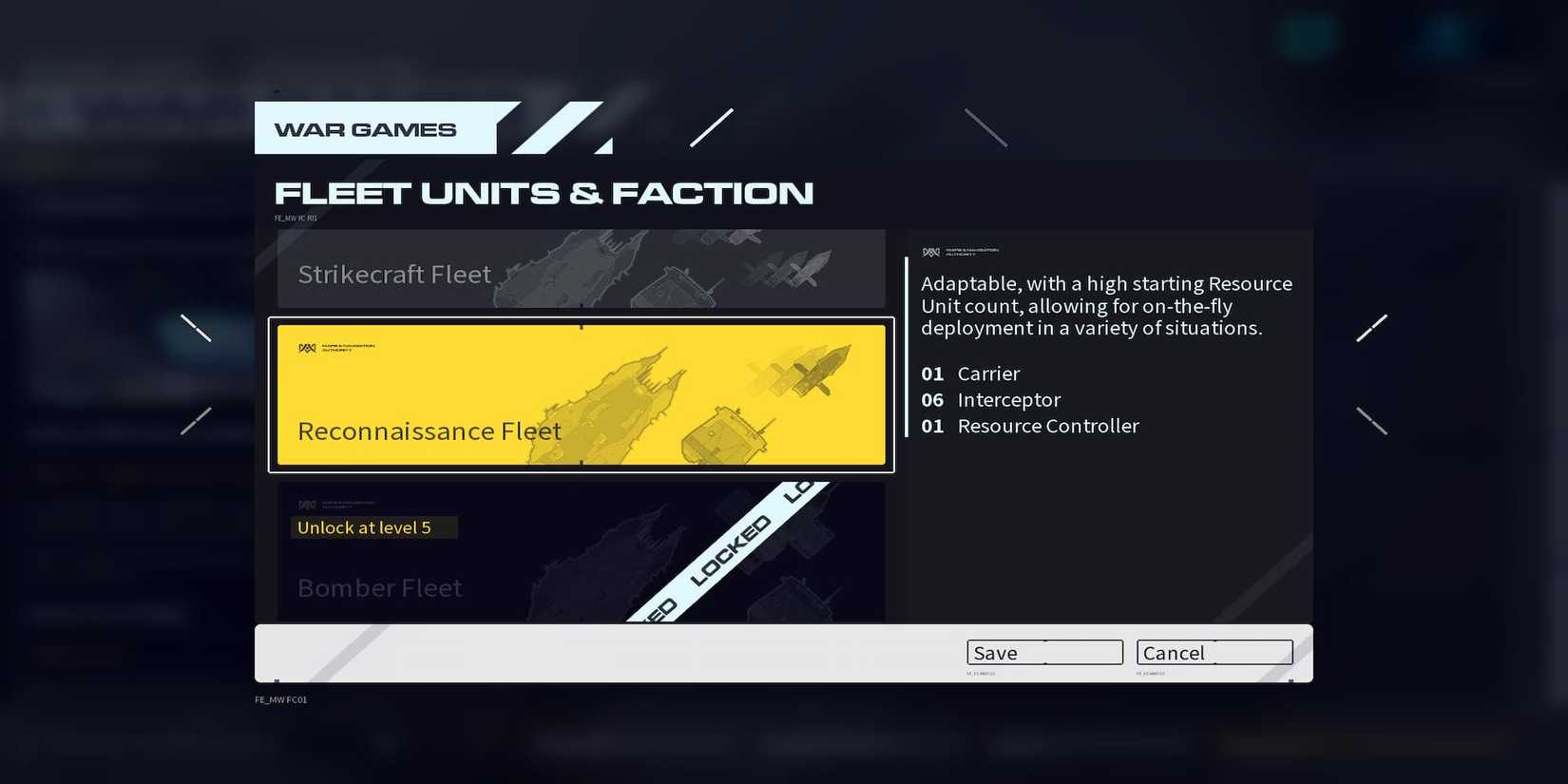The image size is (1568, 784).
Task: Click the Unlock at level 5 badge
Action: pyautogui.click(x=373, y=527)
